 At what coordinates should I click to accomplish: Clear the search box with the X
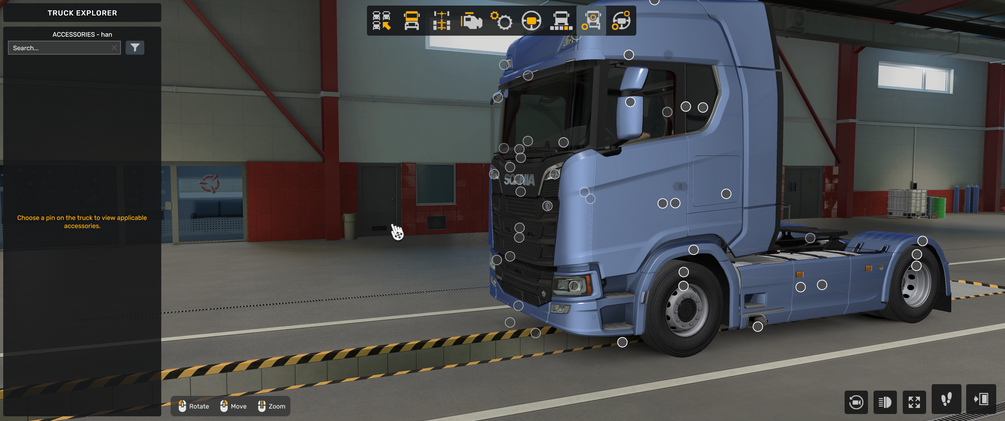point(115,48)
